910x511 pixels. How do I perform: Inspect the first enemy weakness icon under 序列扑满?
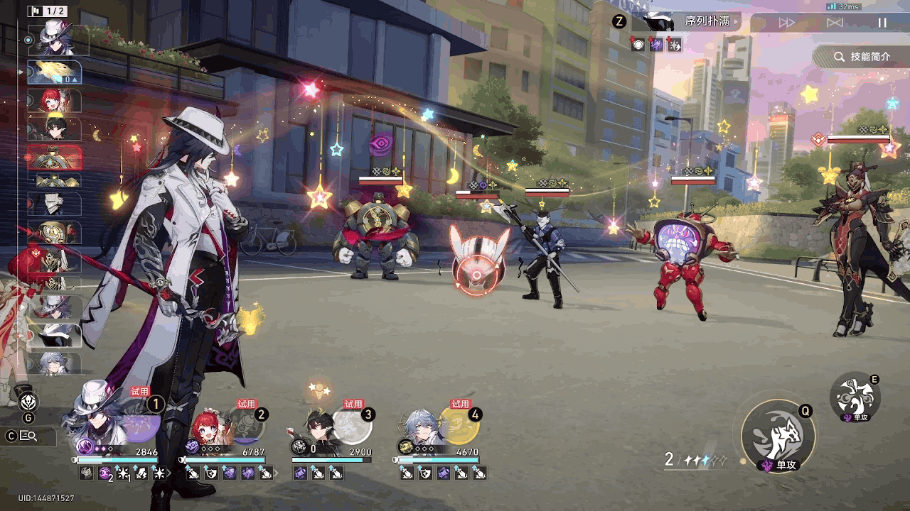point(638,44)
